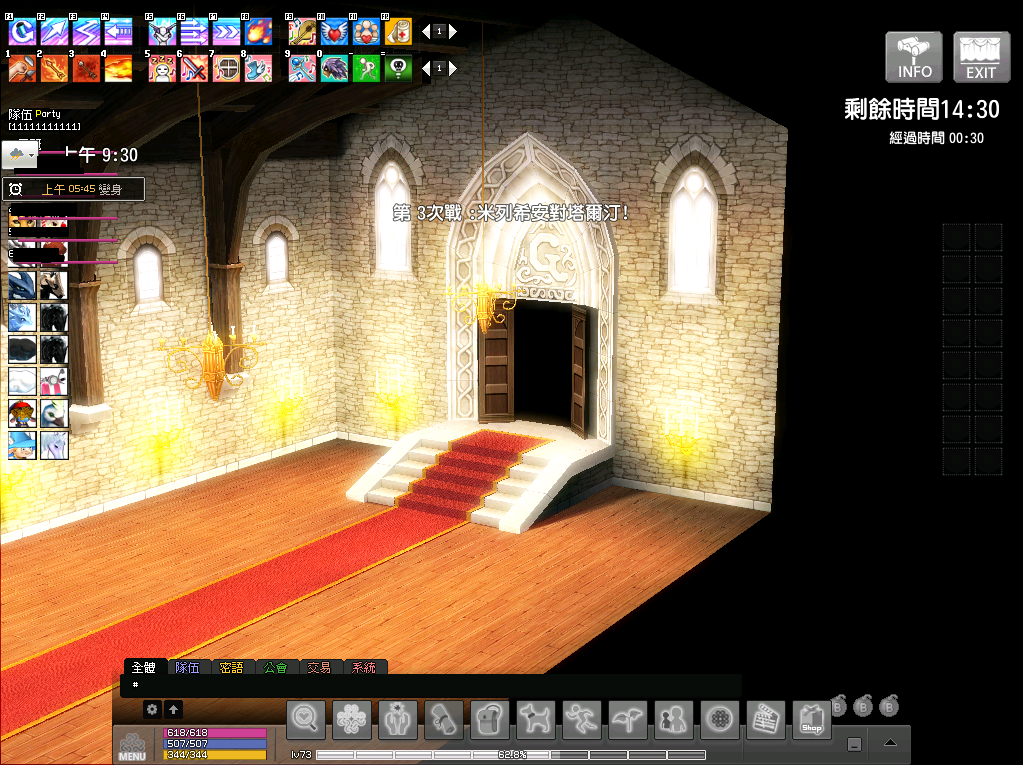Open the INFO camera panel
Screen dimensions: 1023x765
(914, 57)
